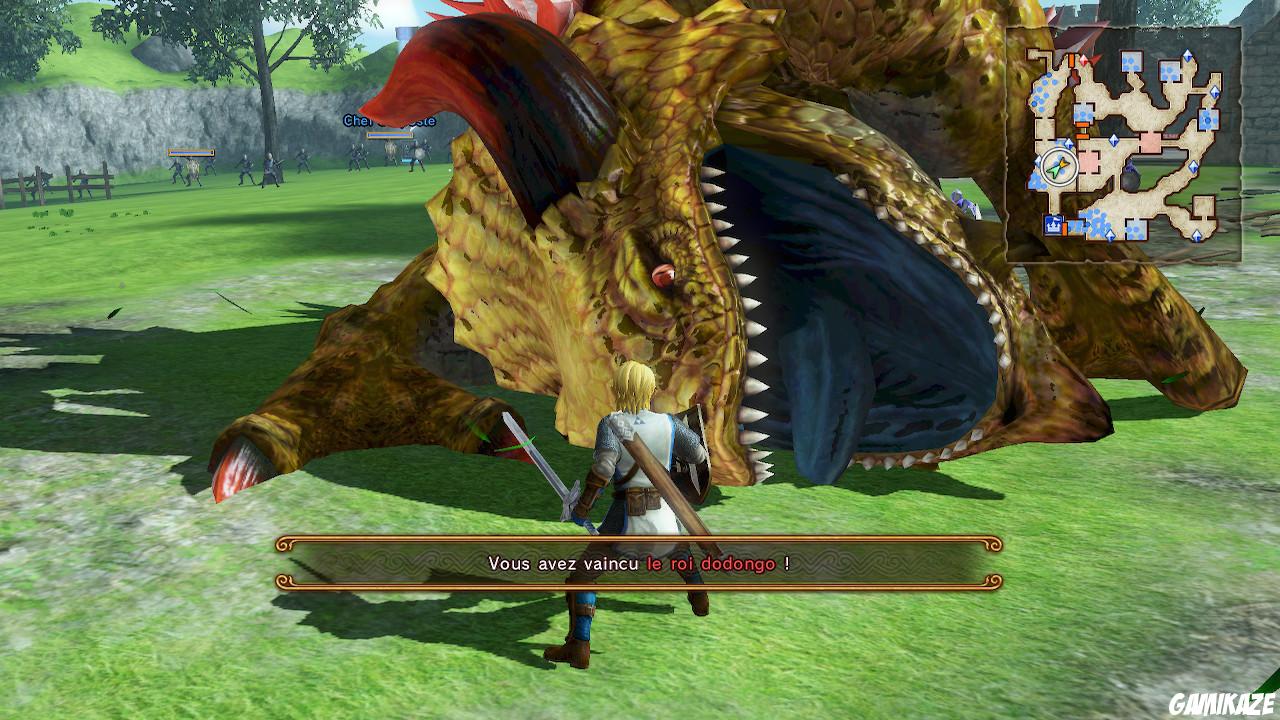Select the red diamond objective marker on the minimap
This screenshot has height=720, width=1280.
[1084, 61]
